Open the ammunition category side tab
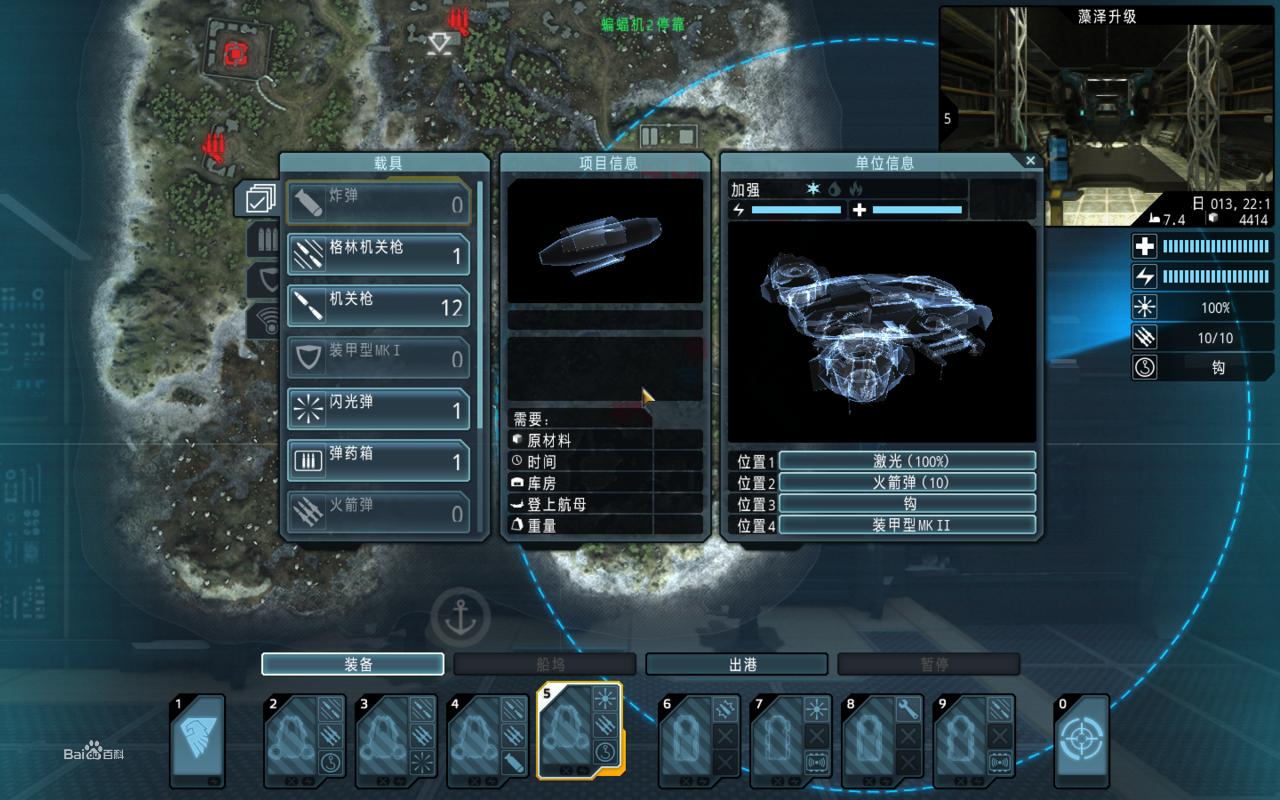The image size is (1280, 800). tap(263, 240)
